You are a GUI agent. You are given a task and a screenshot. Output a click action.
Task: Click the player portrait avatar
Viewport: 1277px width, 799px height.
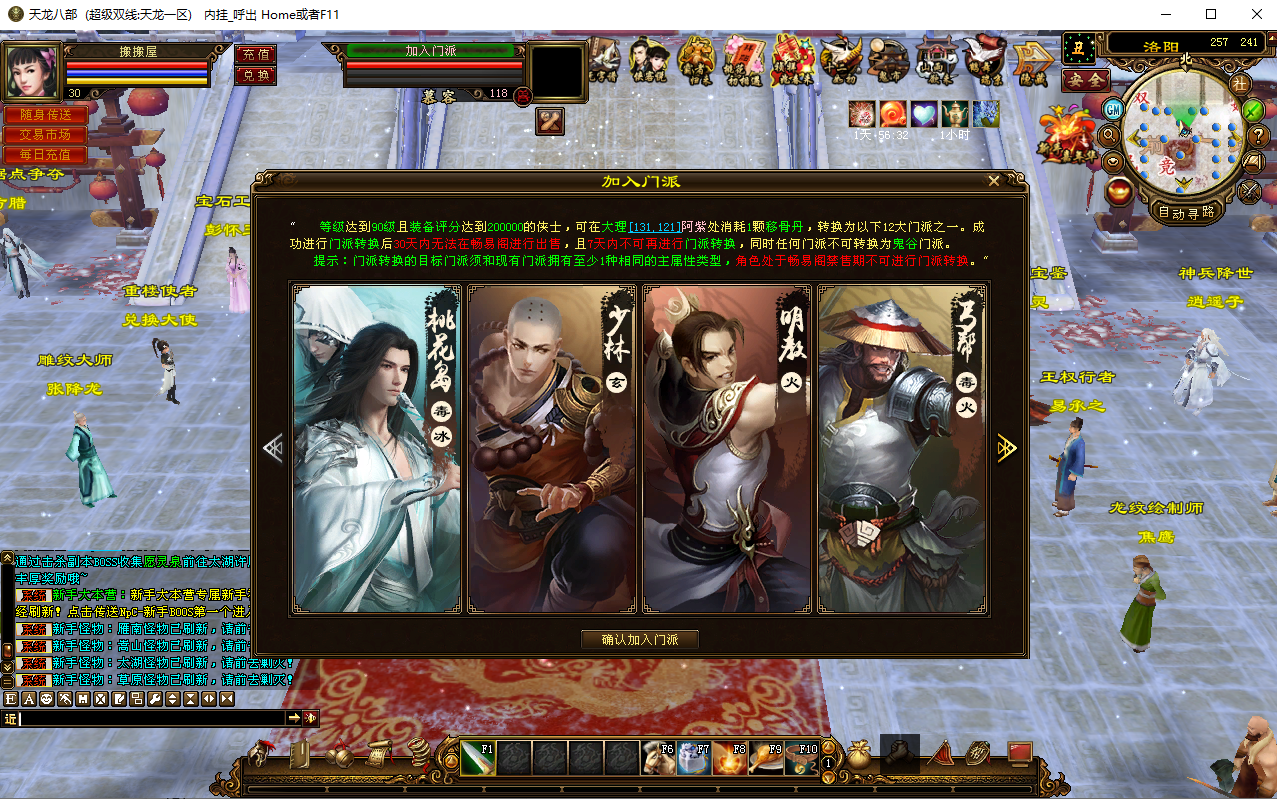[32, 70]
